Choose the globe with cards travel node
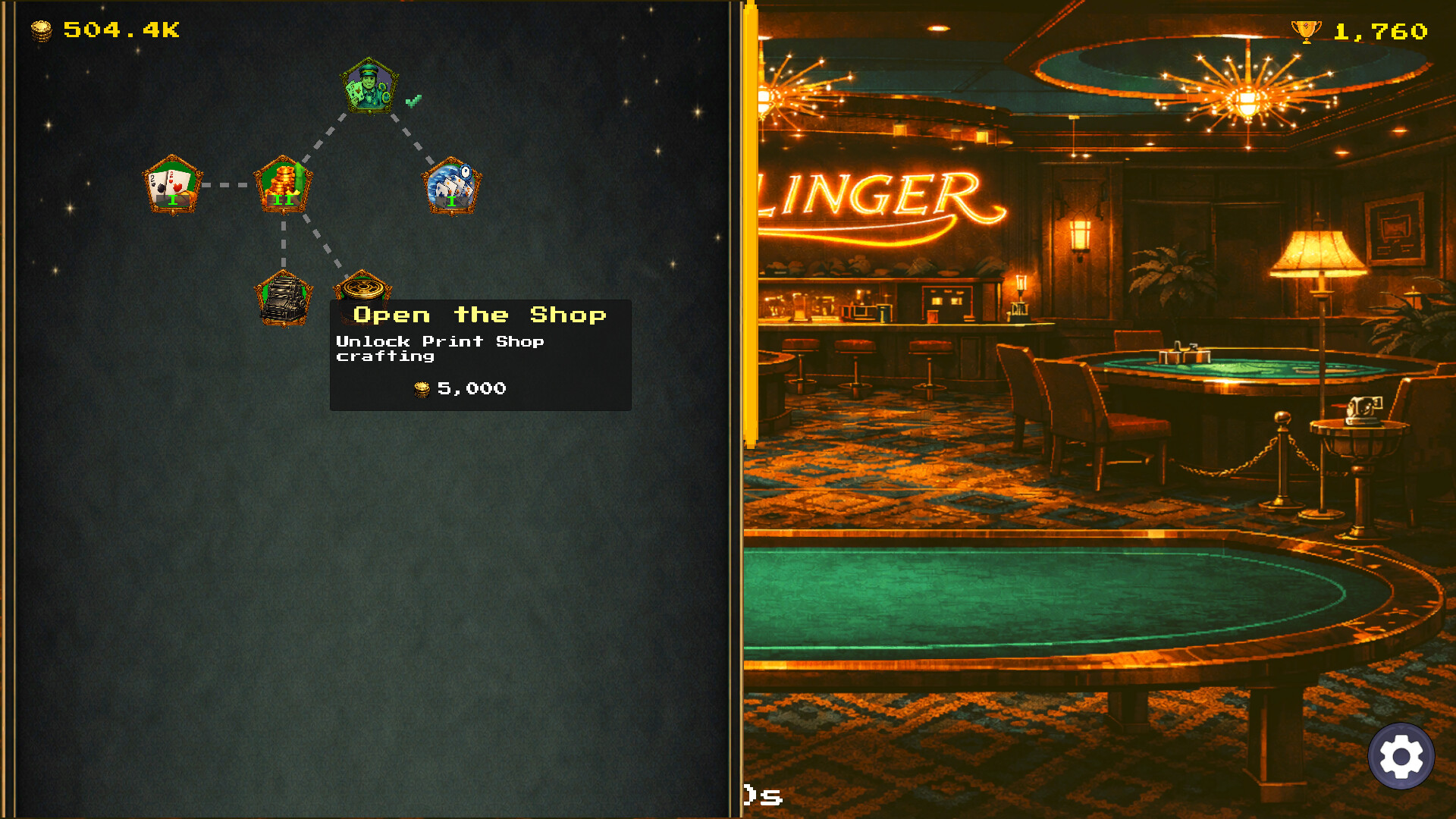The image size is (1456, 819). 452,186
